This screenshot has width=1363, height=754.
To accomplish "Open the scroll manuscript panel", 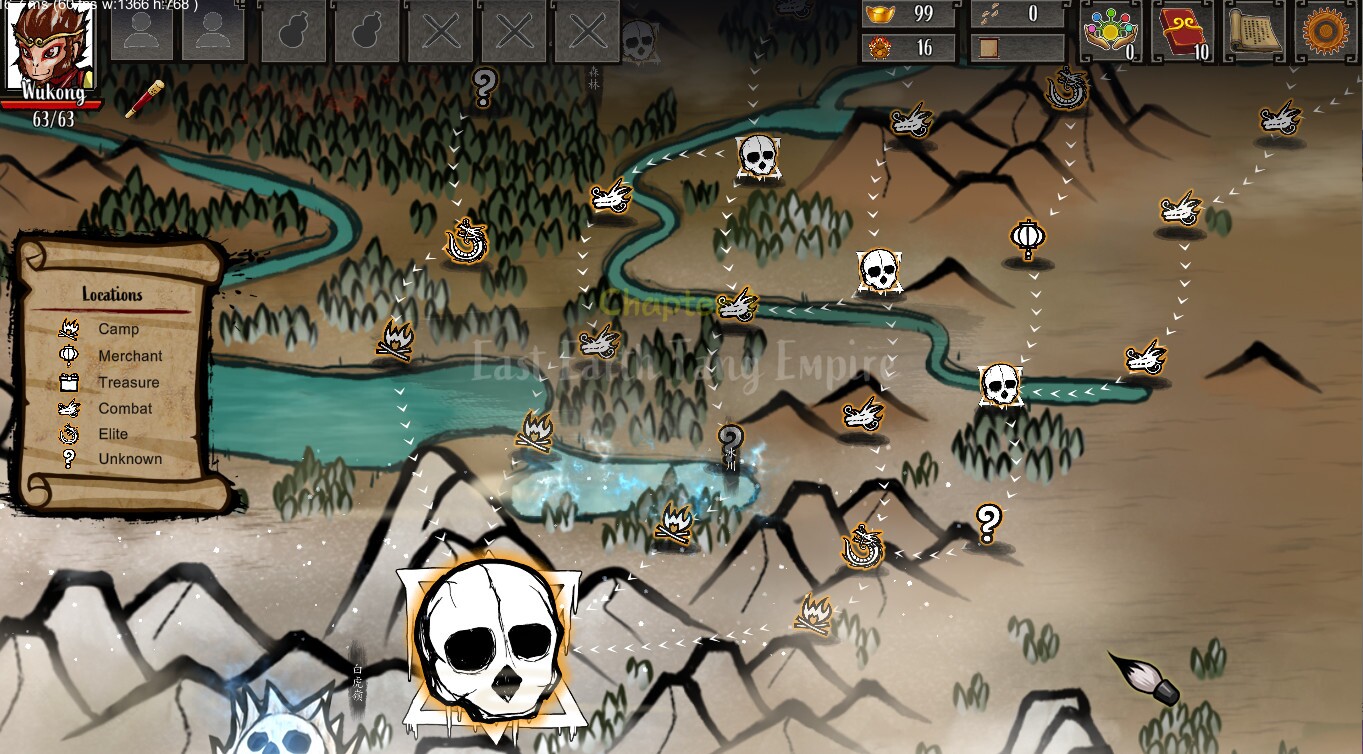I will [1253, 30].
